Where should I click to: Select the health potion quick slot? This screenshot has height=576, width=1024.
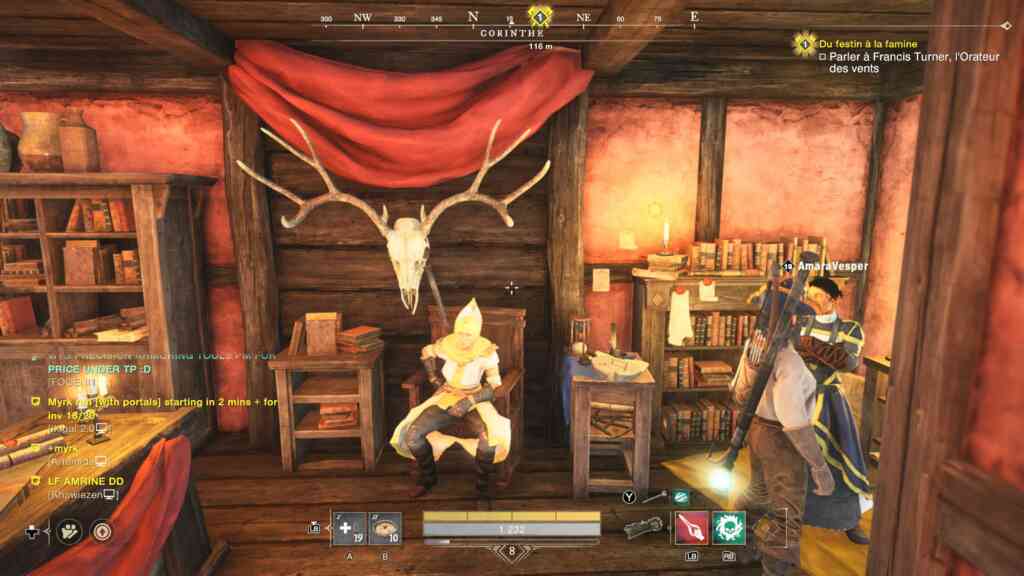pyautogui.click(x=351, y=527)
